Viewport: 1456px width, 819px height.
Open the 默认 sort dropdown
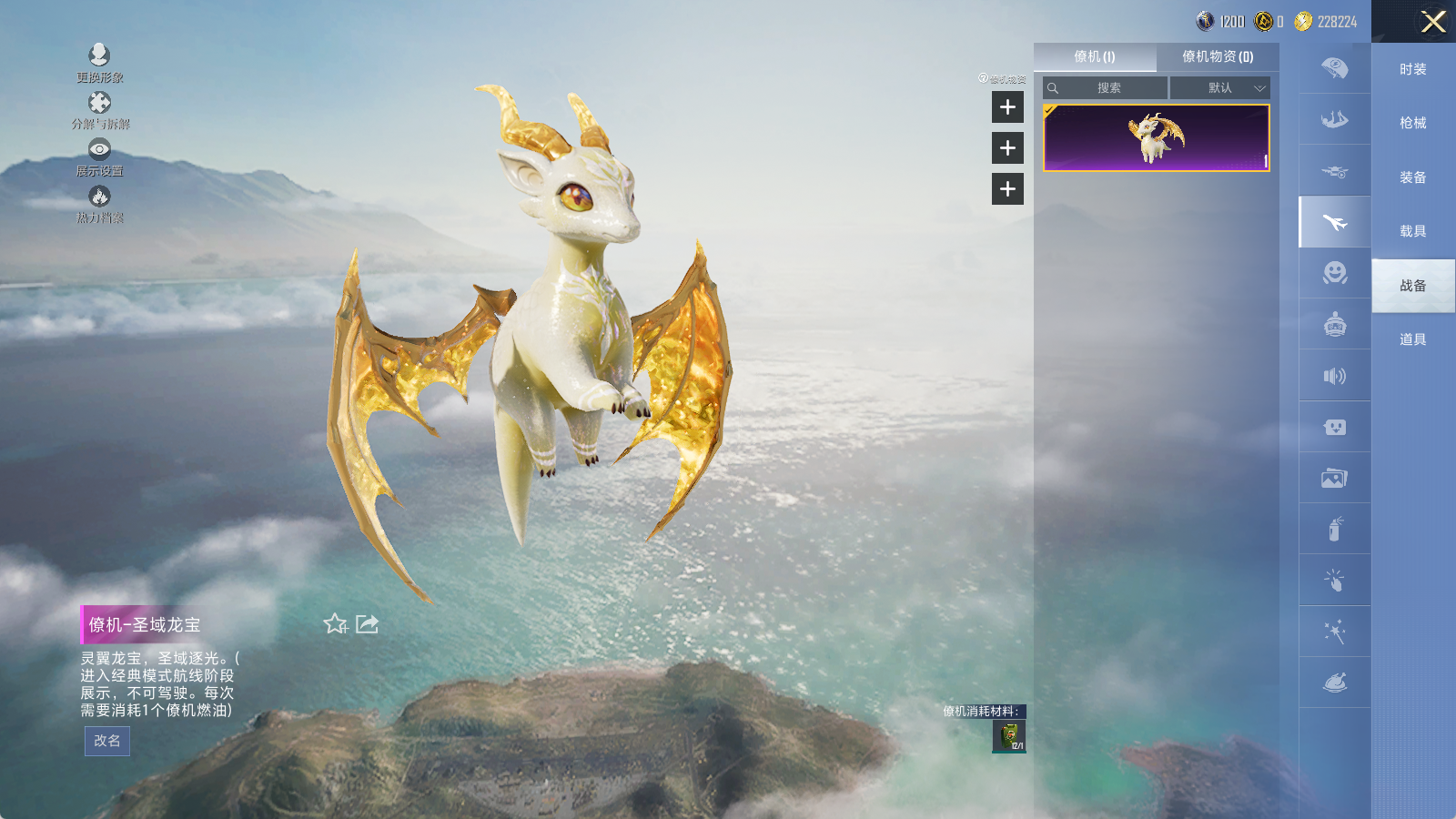[x=1220, y=88]
